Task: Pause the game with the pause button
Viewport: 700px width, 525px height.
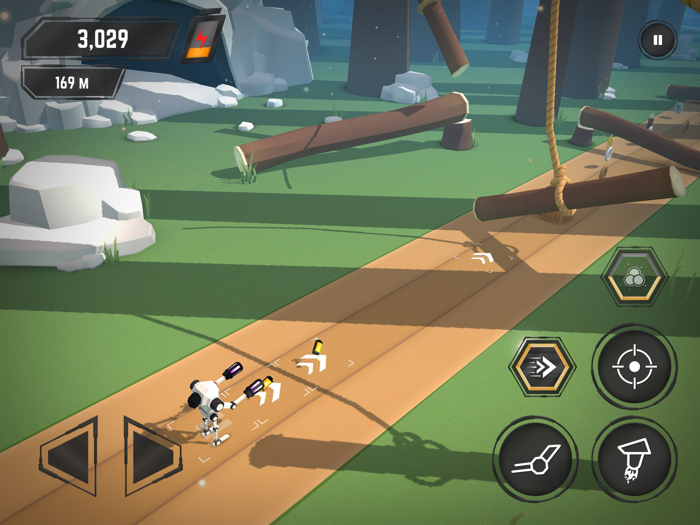Action: tap(657, 41)
